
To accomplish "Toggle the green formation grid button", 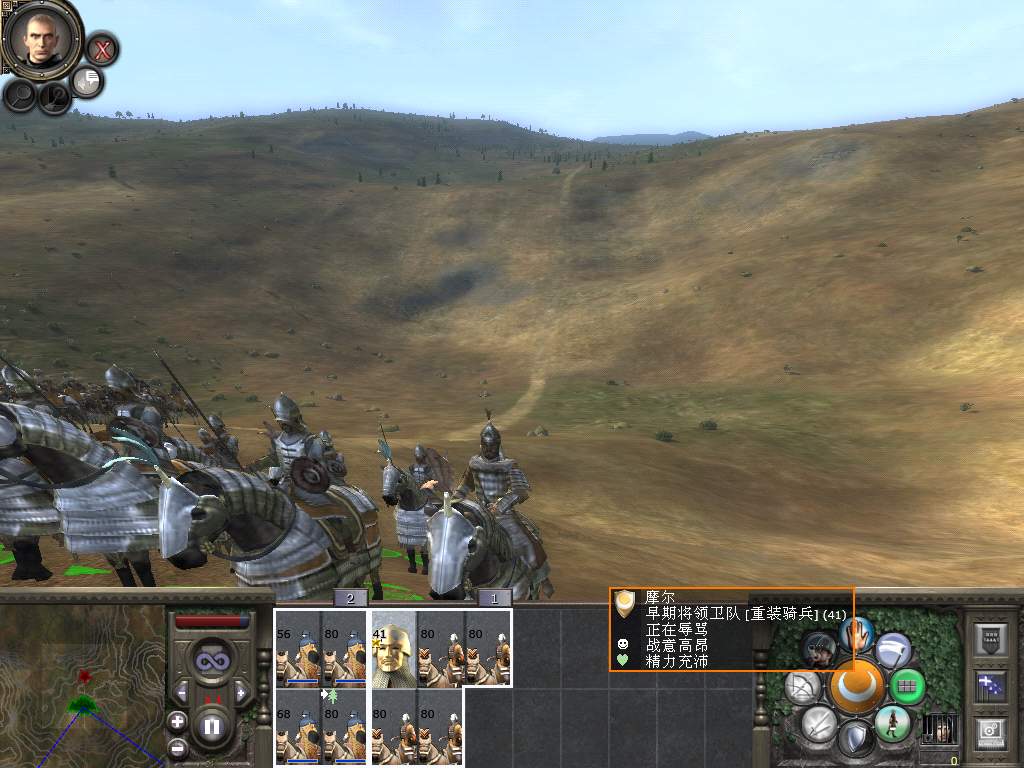I will 908,686.
